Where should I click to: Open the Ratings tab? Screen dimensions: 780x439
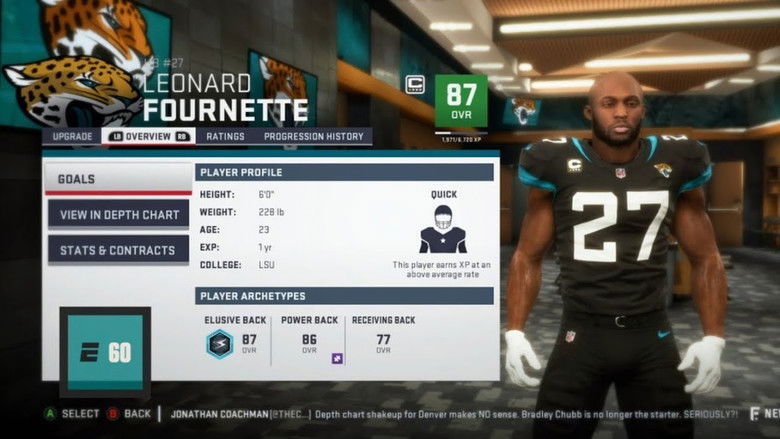tap(225, 136)
